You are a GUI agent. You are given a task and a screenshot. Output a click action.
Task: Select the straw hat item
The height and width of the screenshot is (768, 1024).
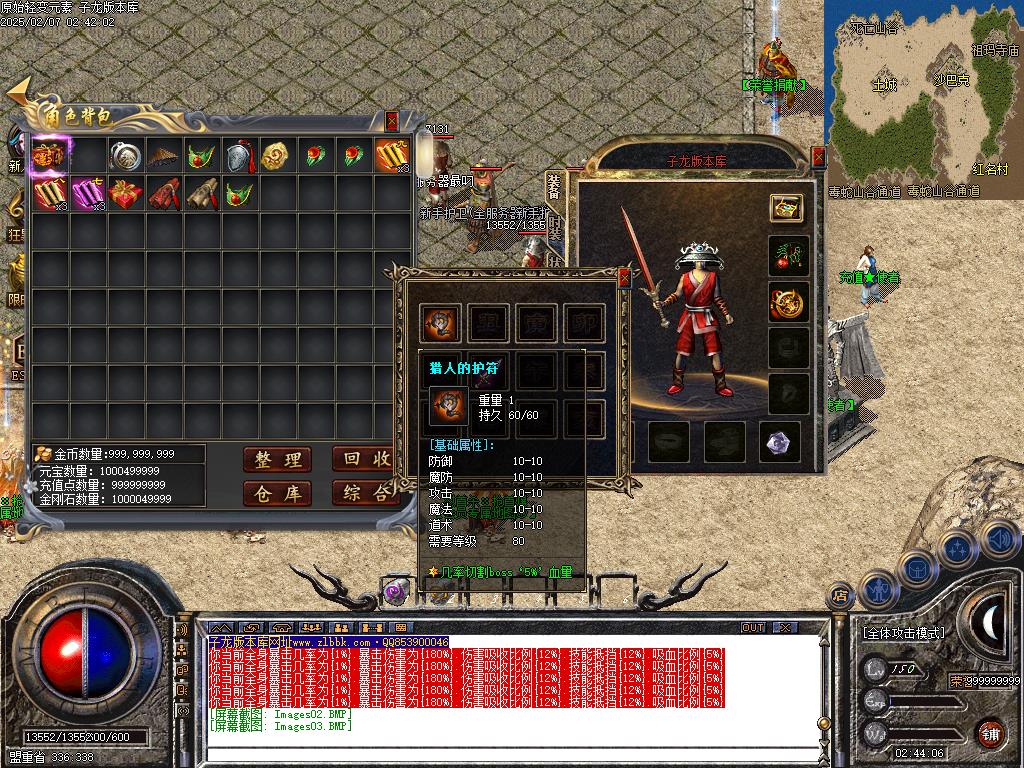click(163, 156)
